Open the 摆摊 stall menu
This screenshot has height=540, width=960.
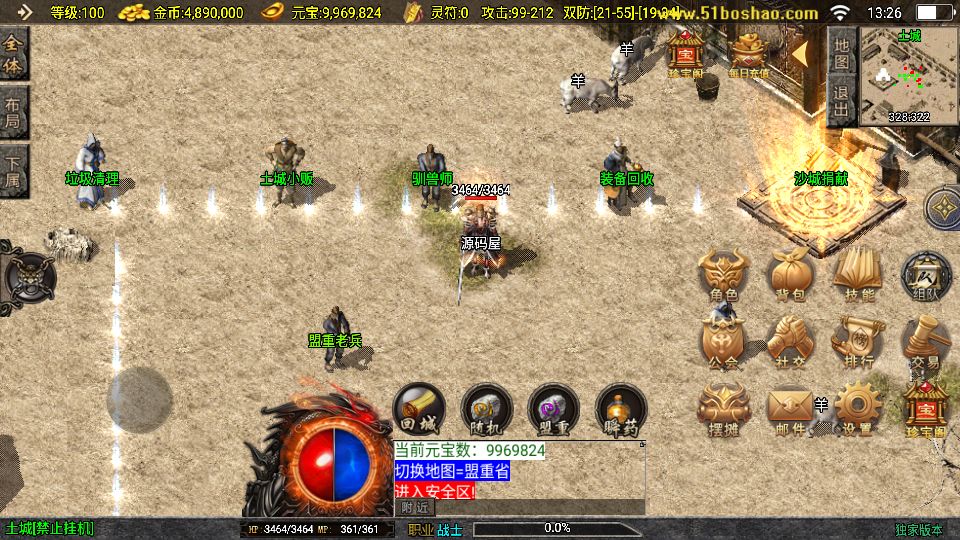(722, 411)
